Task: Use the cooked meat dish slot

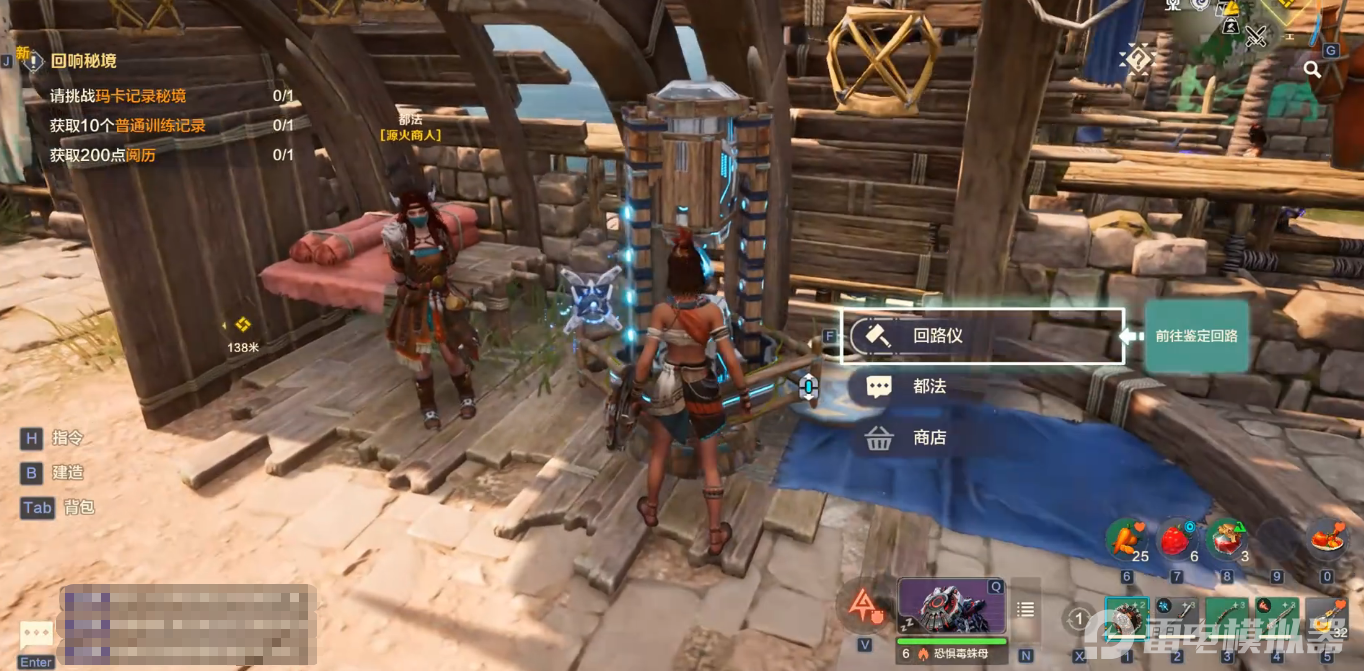Action: click(1328, 539)
